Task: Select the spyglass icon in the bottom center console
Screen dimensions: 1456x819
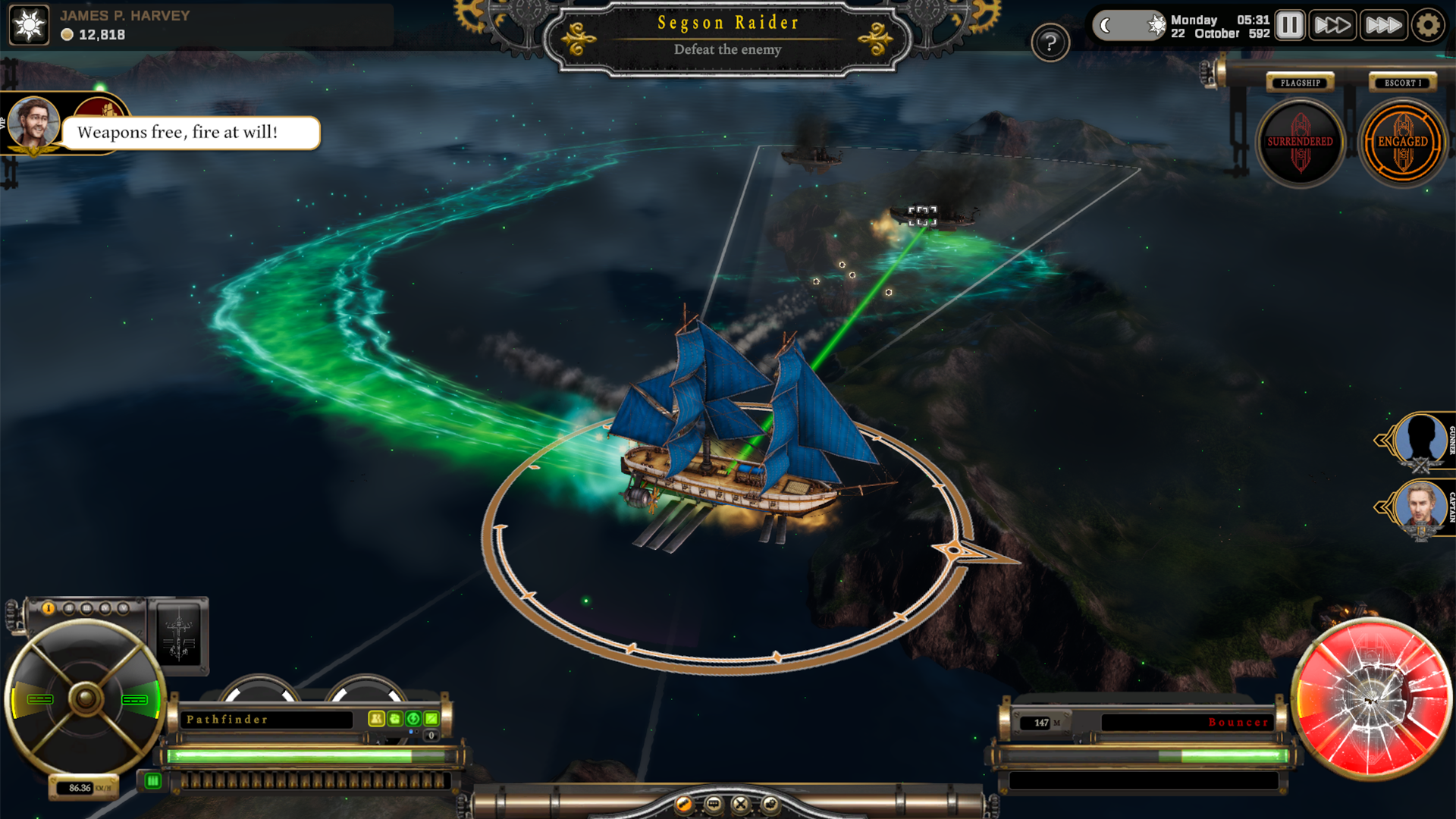Action: point(683,803)
